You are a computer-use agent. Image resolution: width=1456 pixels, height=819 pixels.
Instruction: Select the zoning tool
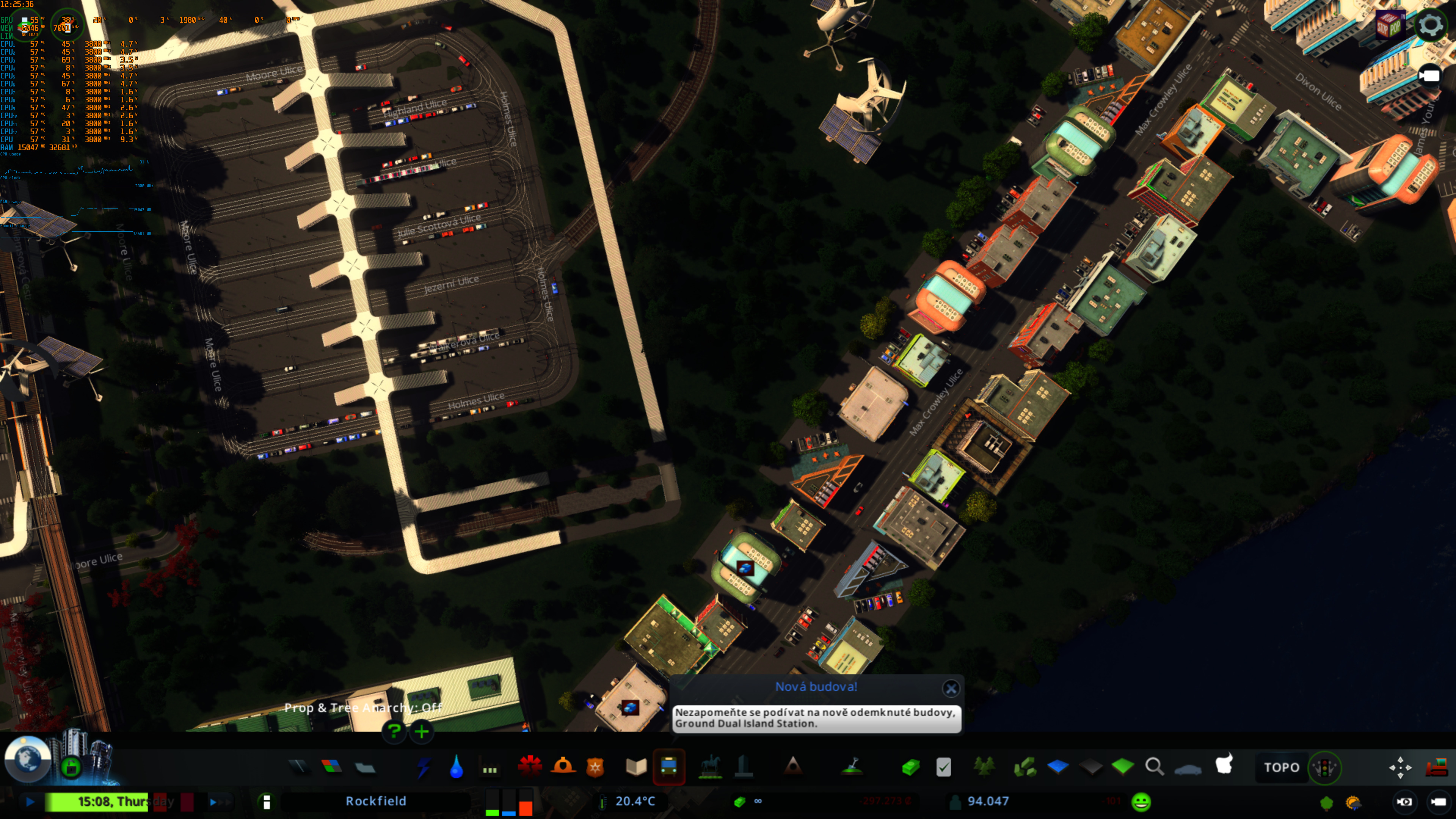click(x=332, y=767)
